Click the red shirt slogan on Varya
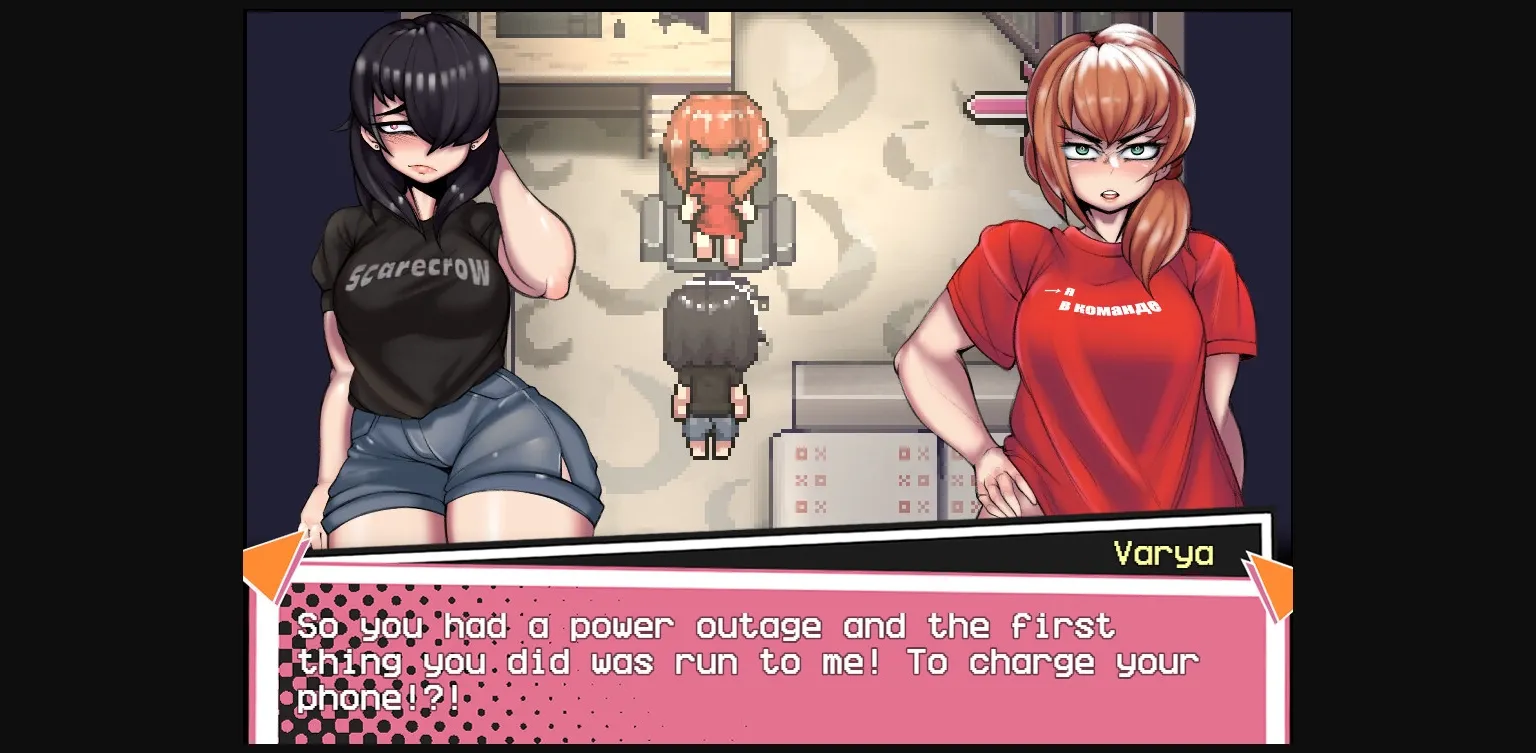Image resolution: width=1536 pixels, height=753 pixels. 1105,300
